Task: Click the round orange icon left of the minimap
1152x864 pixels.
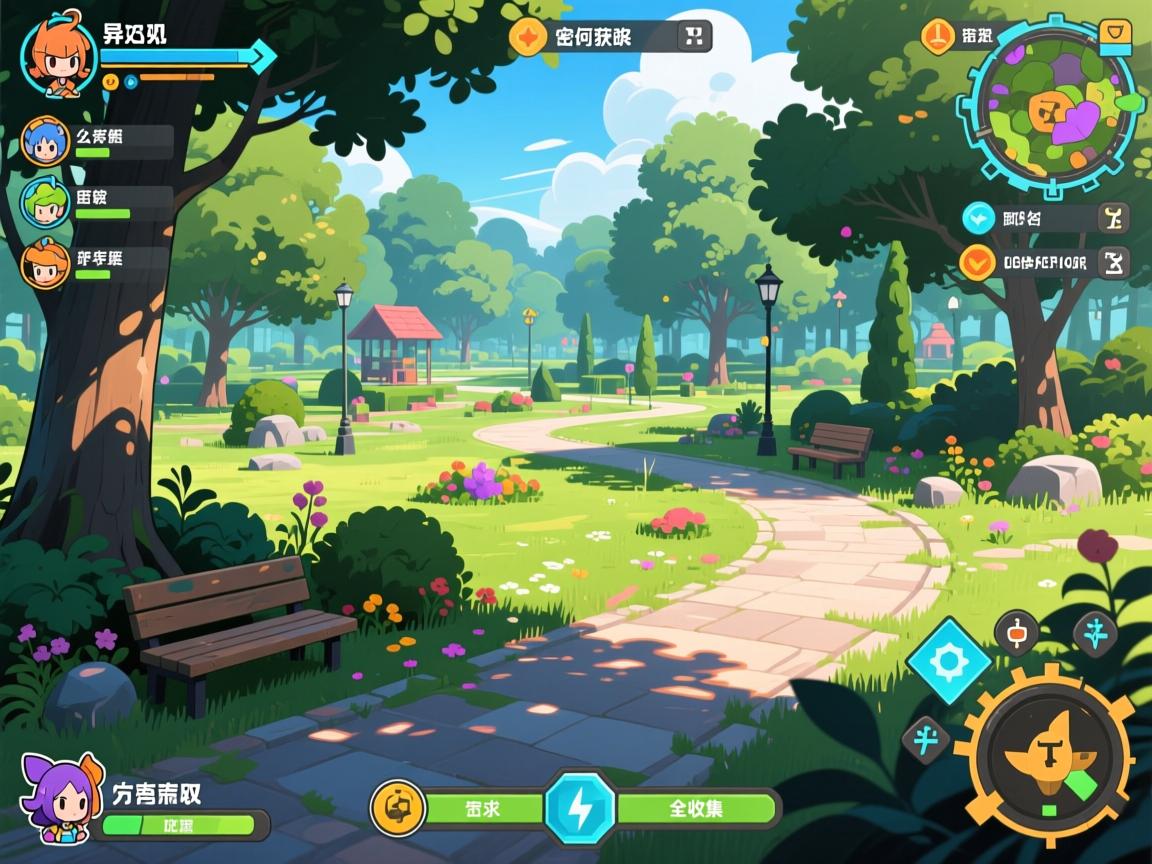Action: (938, 36)
